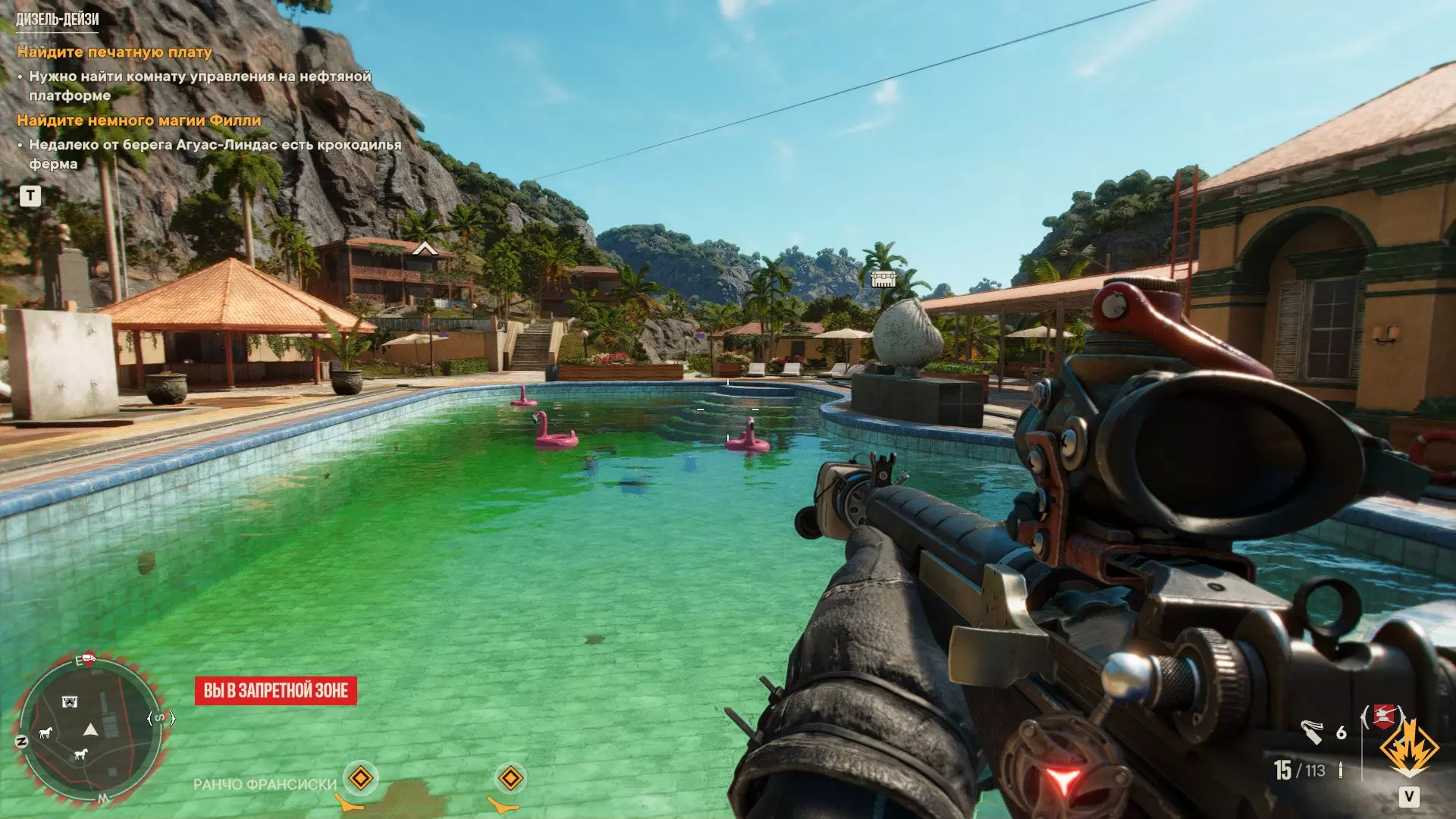The width and height of the screenshot is (1456, 819).
Task: Open the circular minimap
Action: pyautogui.click(x=89, y=728)
